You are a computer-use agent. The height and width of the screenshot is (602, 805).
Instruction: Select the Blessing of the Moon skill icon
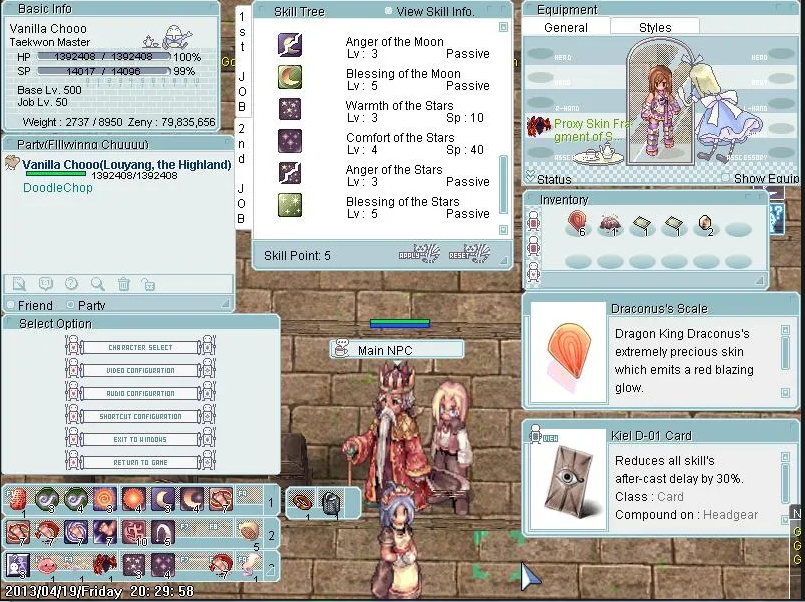pos(290,77)
